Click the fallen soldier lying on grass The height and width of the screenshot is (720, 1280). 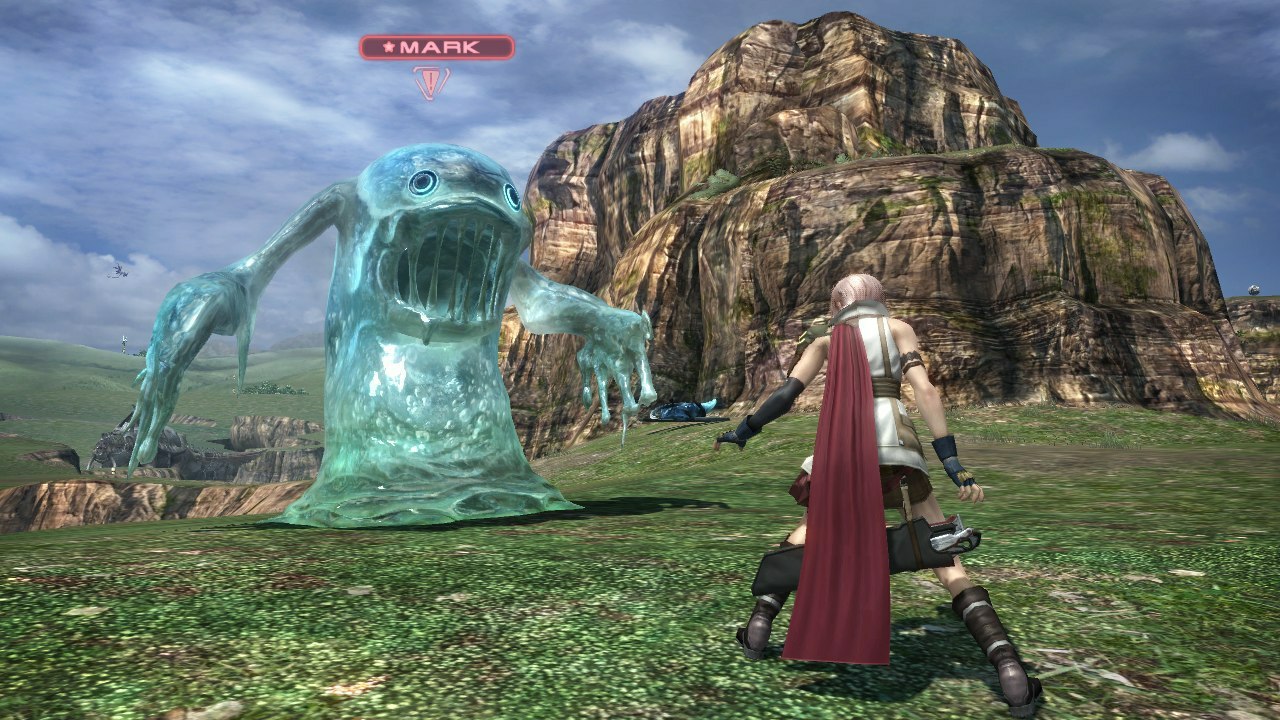(680, 408)
